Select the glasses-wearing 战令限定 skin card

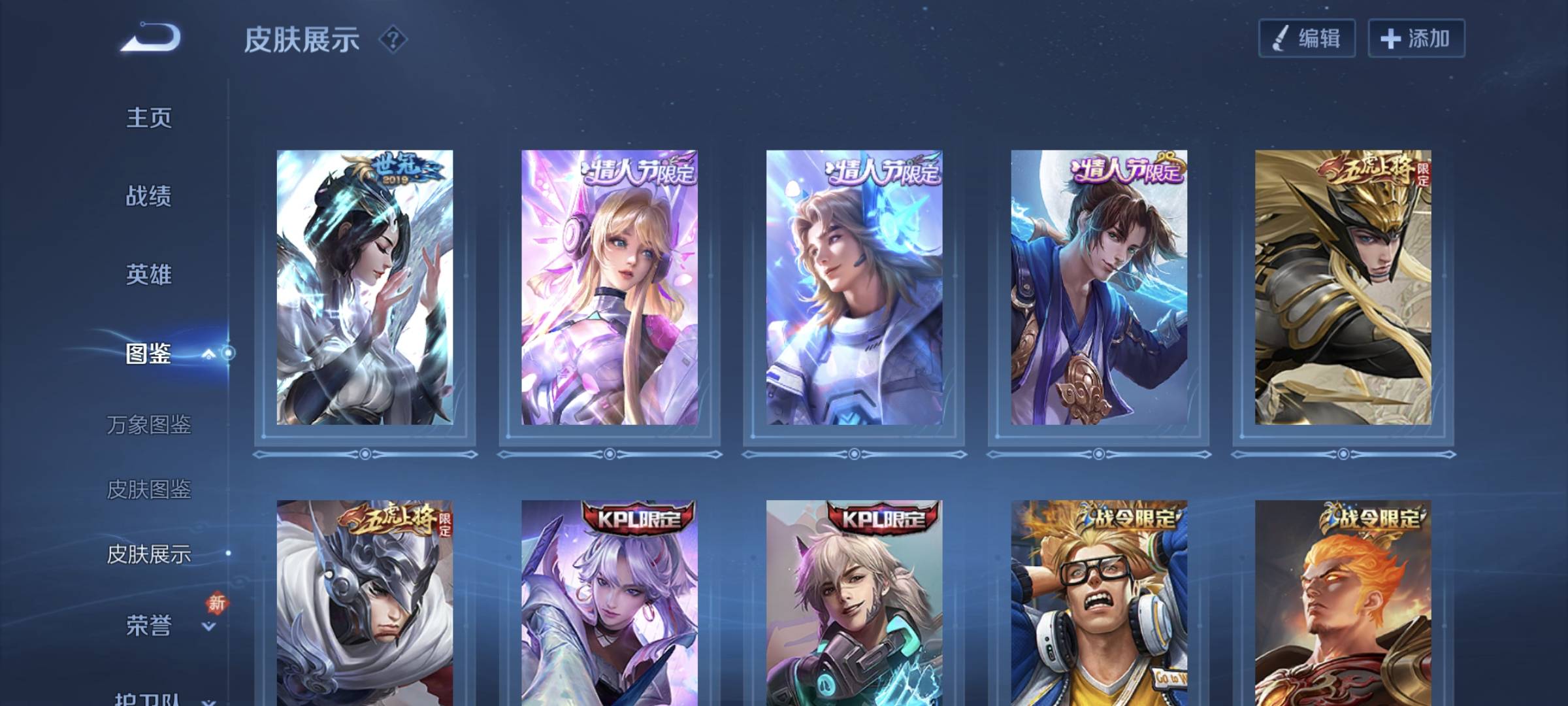(x=1099, y=601)
